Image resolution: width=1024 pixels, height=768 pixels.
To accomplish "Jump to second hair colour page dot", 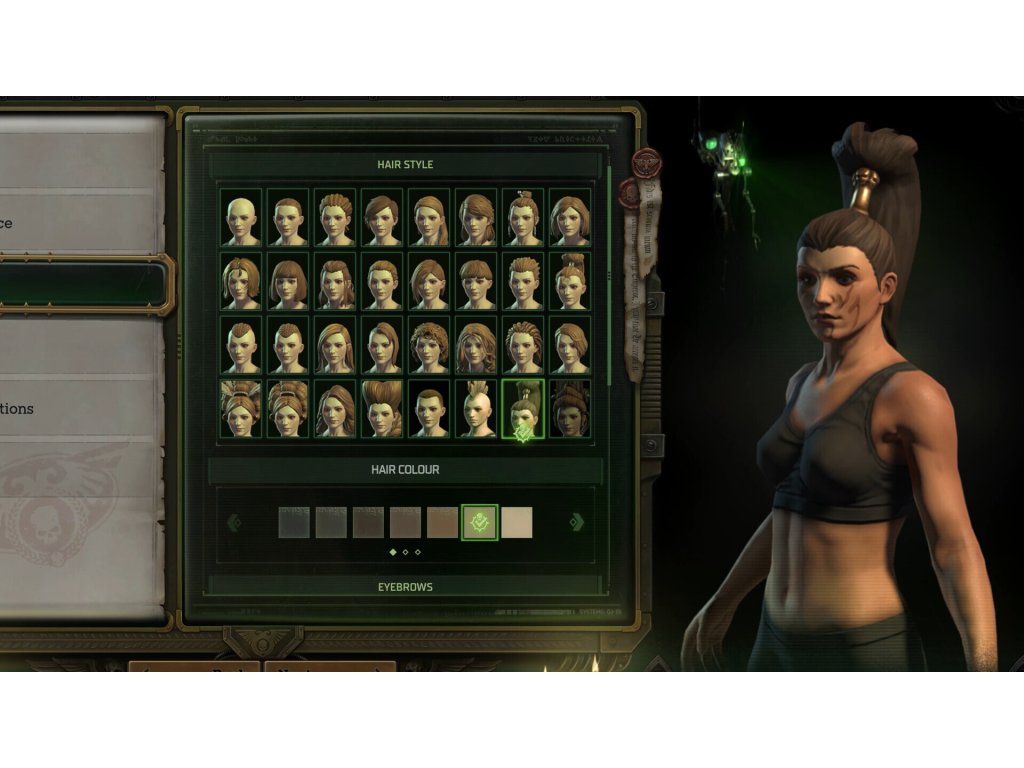I will point(405,552).
